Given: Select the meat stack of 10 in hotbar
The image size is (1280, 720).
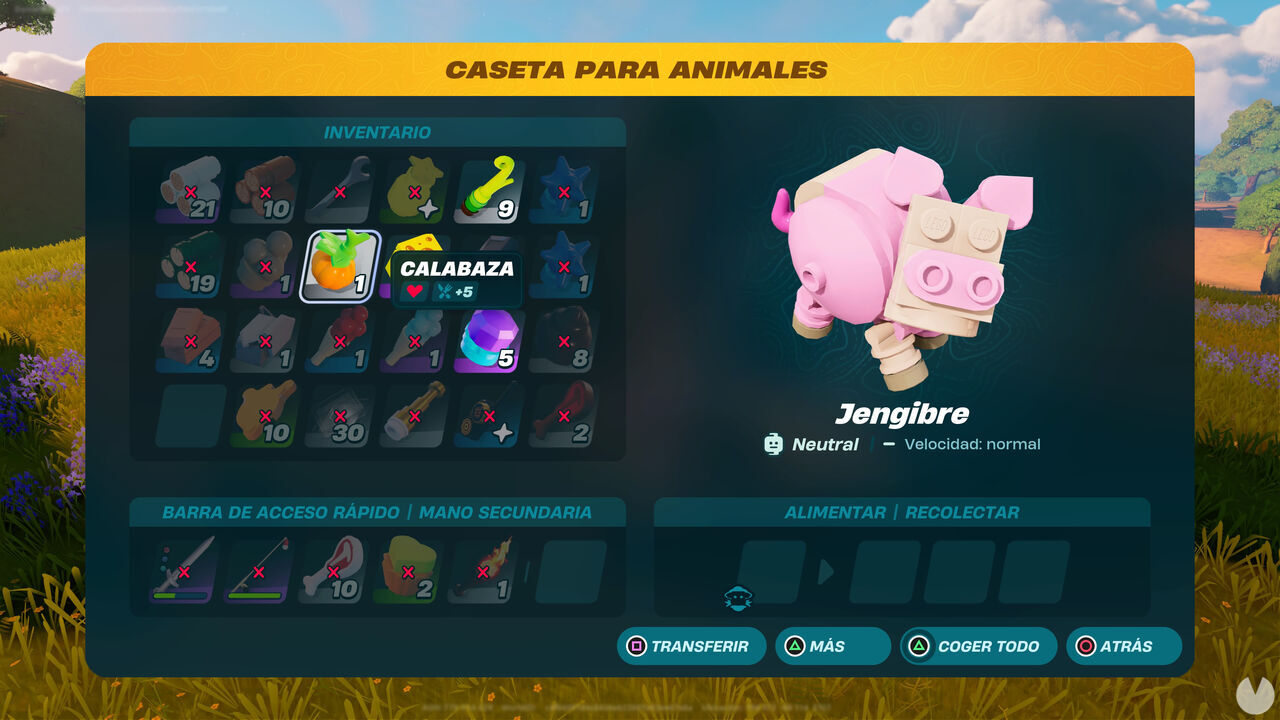Looking at the screenshot, I should tap(330, 570).
